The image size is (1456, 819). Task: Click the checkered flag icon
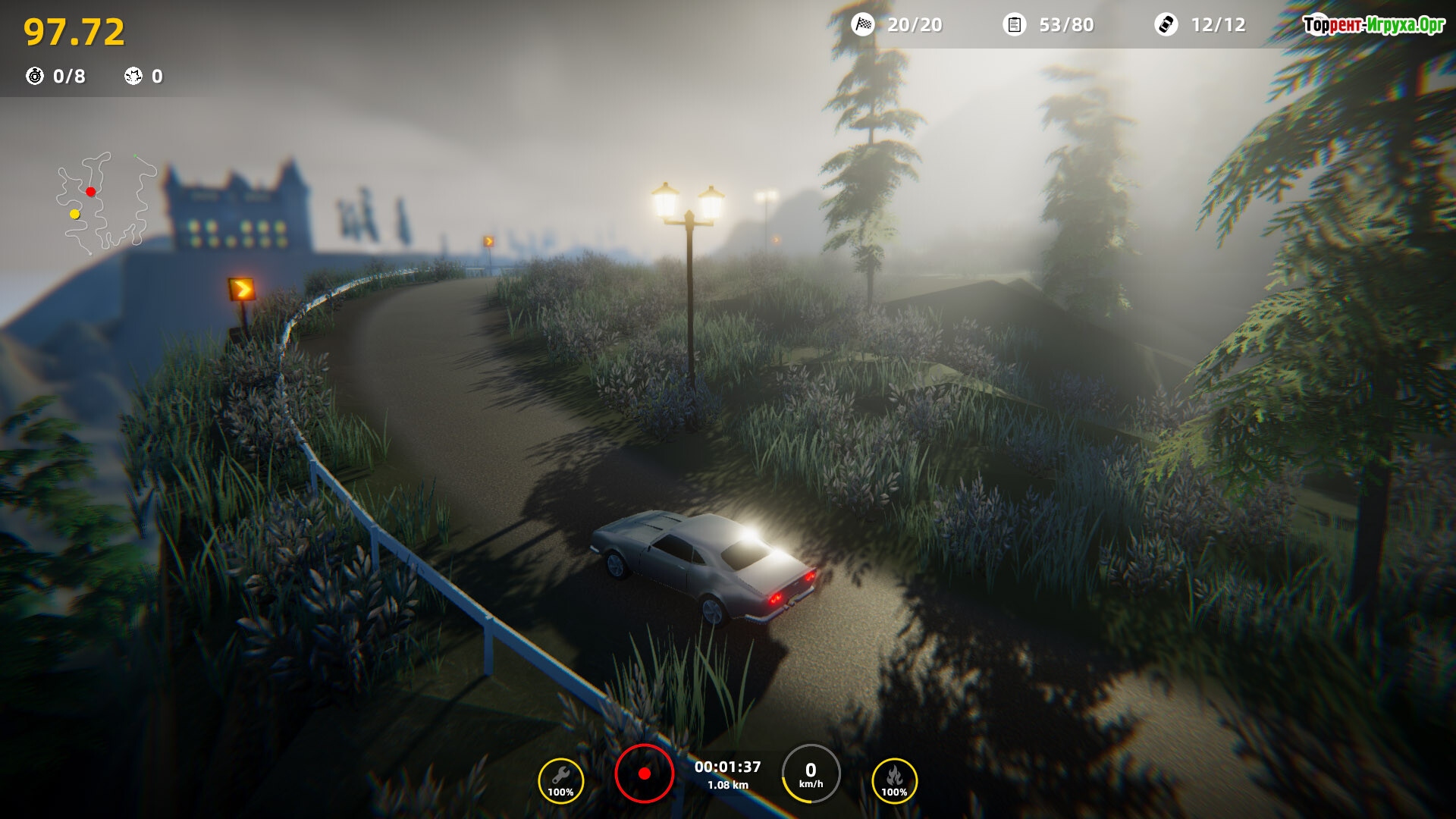point(863,25)
